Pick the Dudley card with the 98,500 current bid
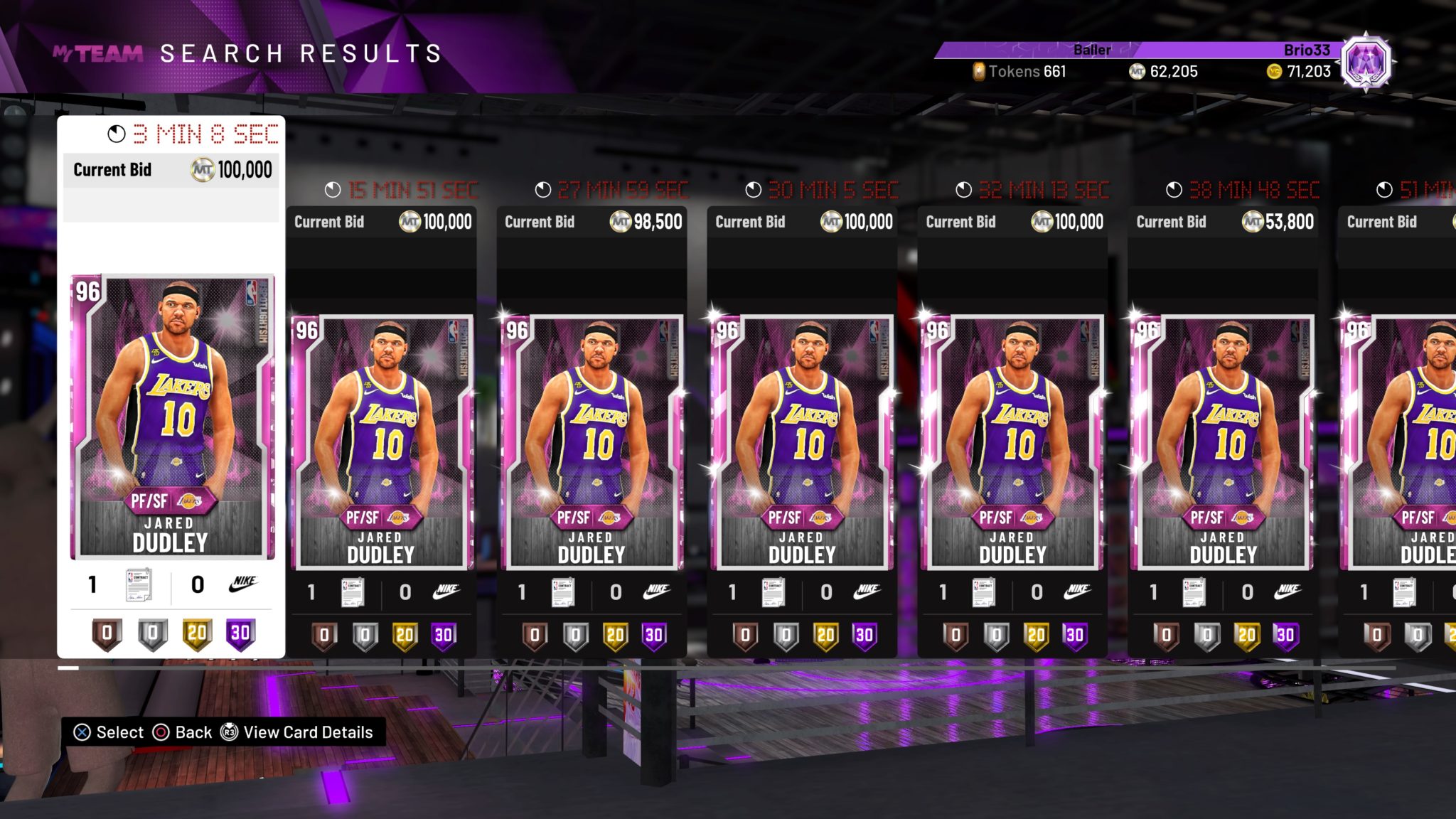 pyautogui.click(x=592, y=441)
